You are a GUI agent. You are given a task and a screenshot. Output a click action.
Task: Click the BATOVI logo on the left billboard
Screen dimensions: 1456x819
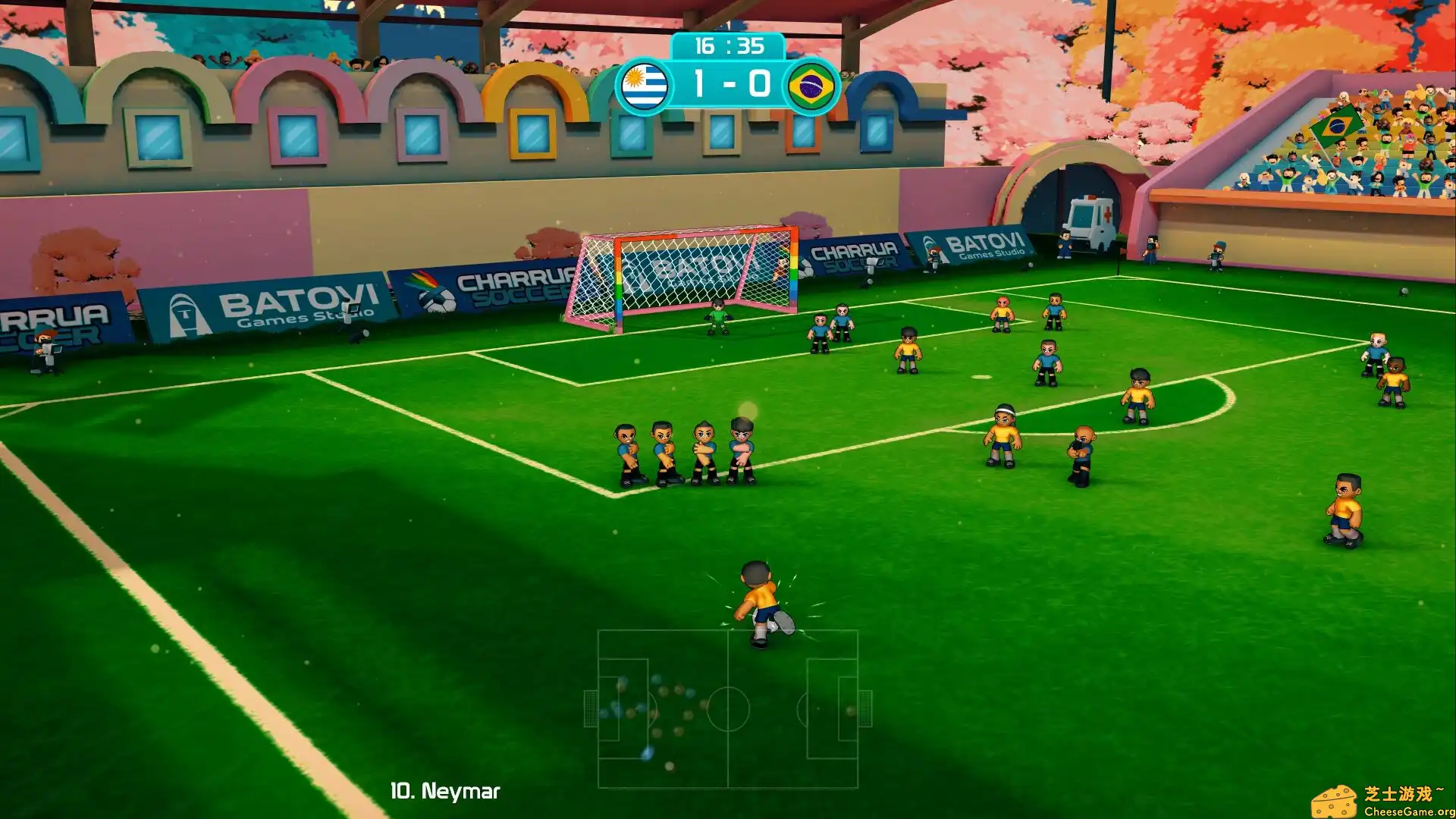tap(250, 302)
